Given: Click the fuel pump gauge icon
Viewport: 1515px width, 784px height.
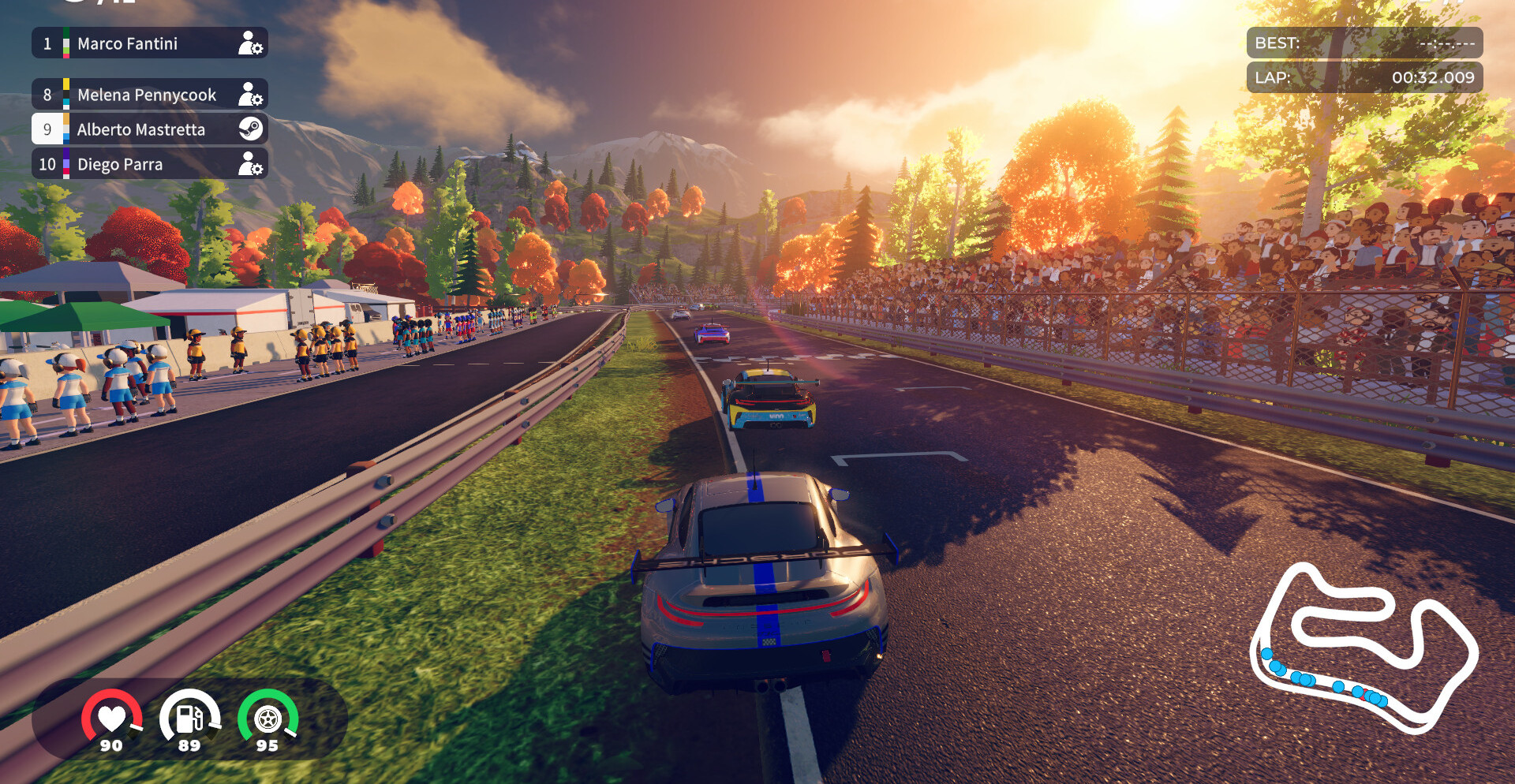Looking at the screenshot, I should 189,719.
